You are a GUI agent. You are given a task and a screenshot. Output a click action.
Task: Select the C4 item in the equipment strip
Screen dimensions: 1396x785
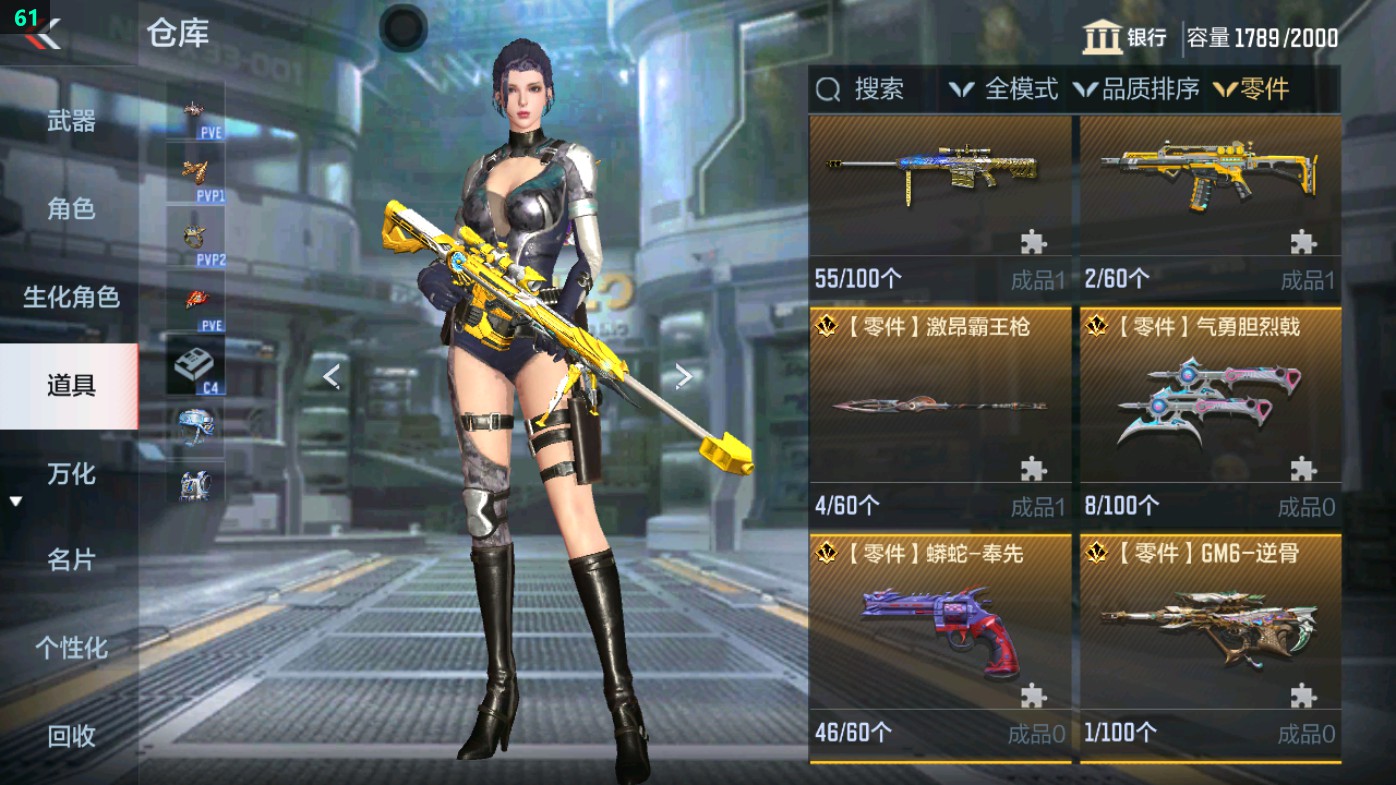(x=197, y=363)
